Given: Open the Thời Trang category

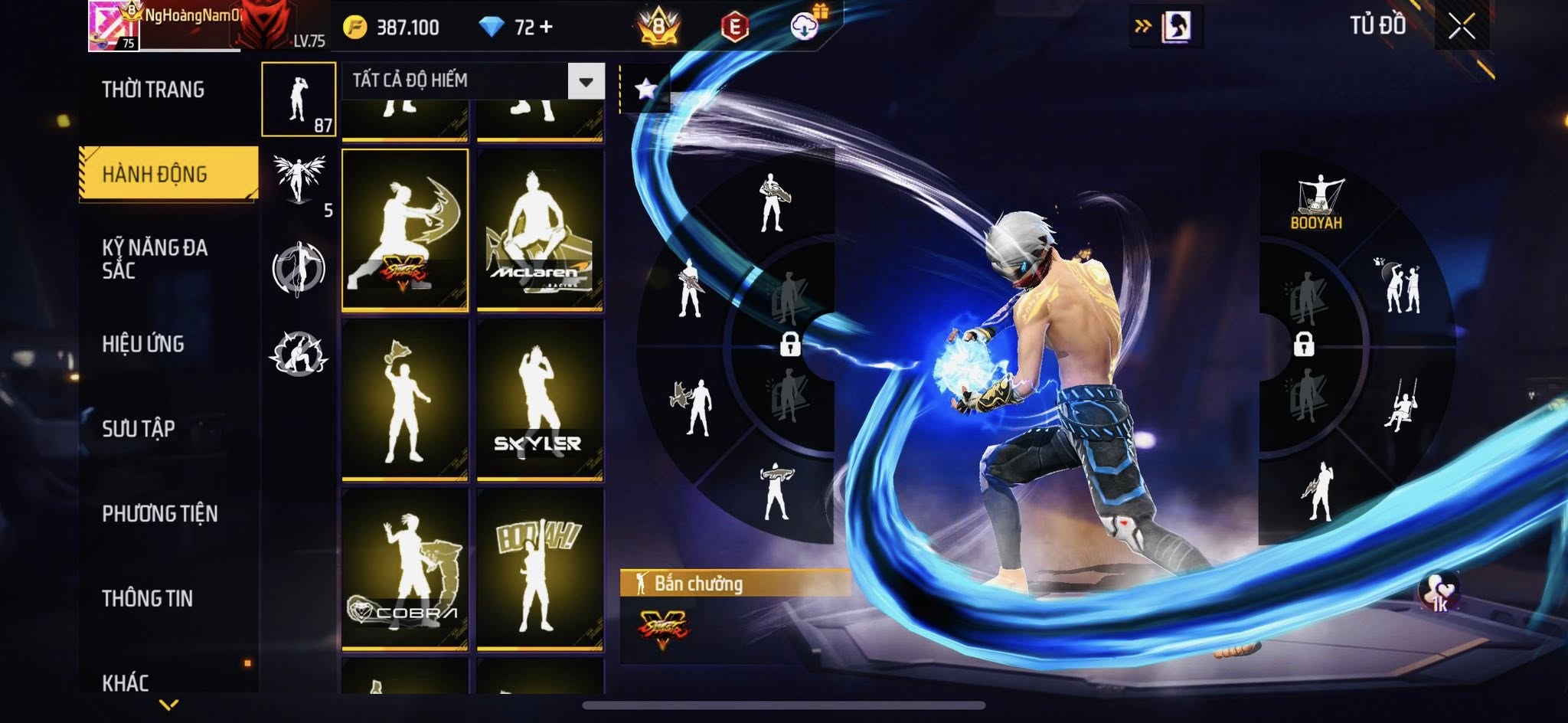Looking at the screenshot, I should [x=153, y=90].
